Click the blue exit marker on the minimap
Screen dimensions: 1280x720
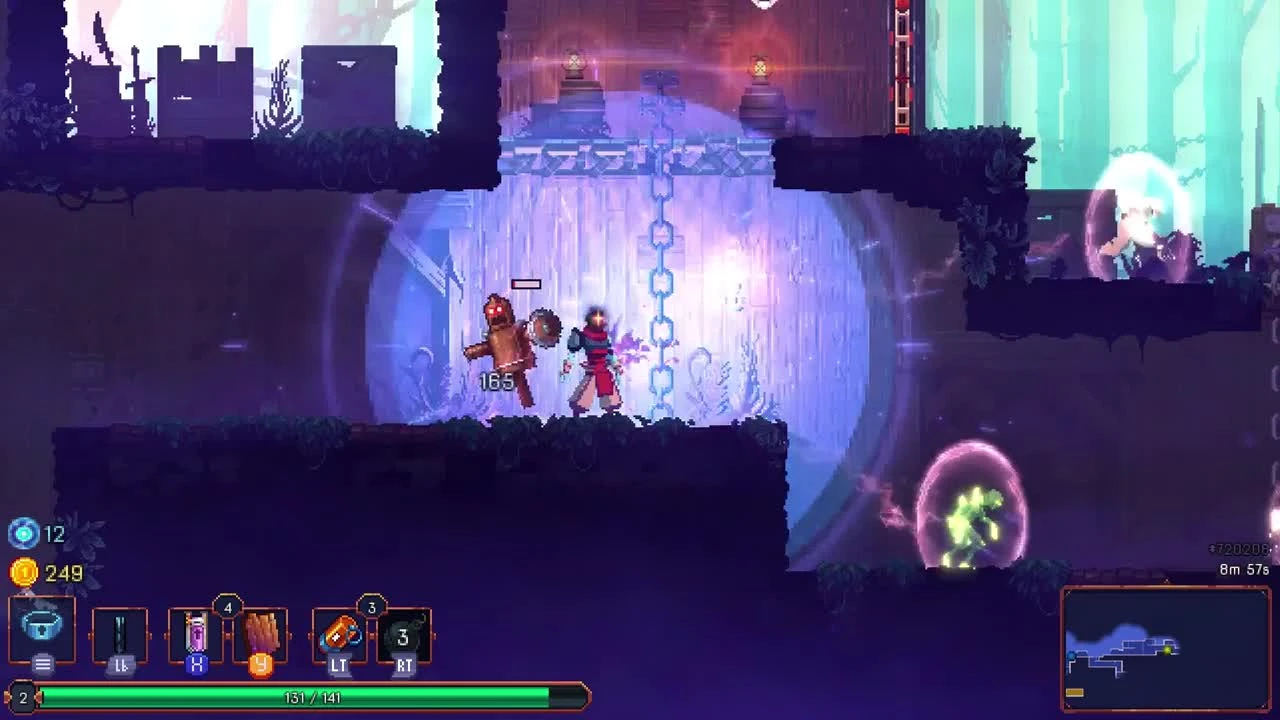1071,656
